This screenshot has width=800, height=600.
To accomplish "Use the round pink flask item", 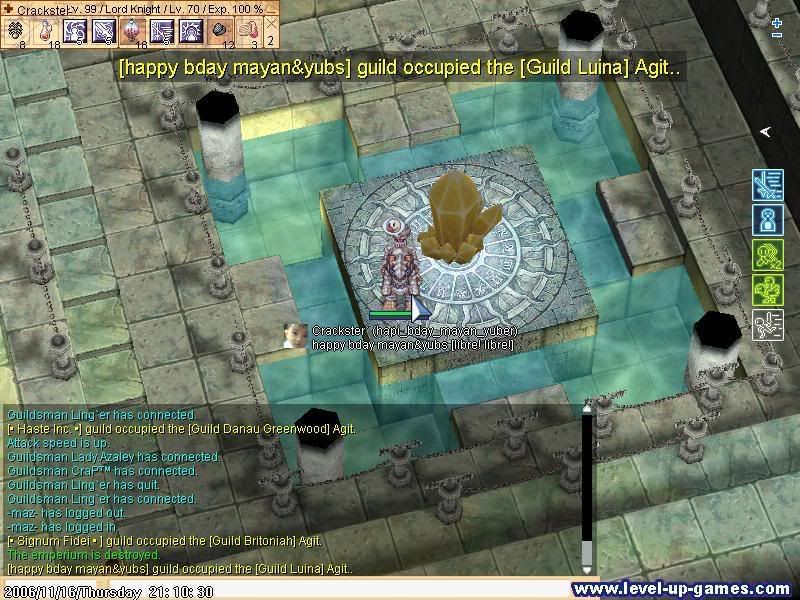I will (132, 33).
